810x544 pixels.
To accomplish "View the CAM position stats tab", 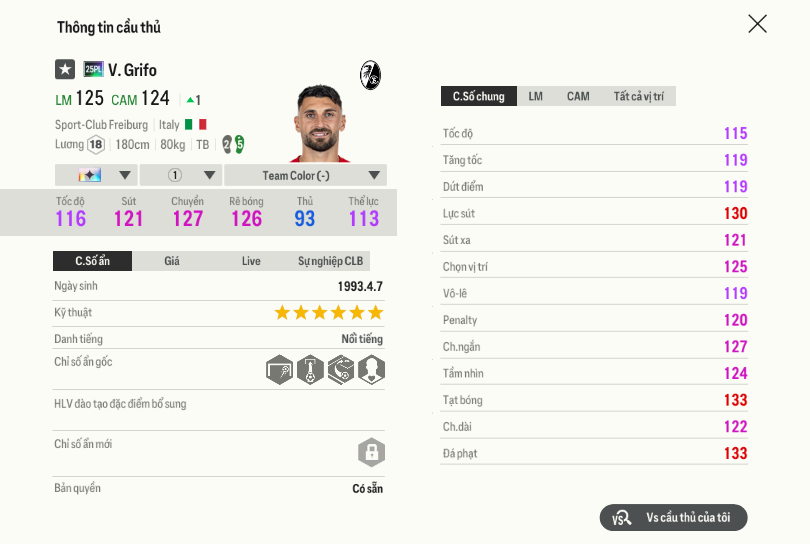I will pos(578,96).
